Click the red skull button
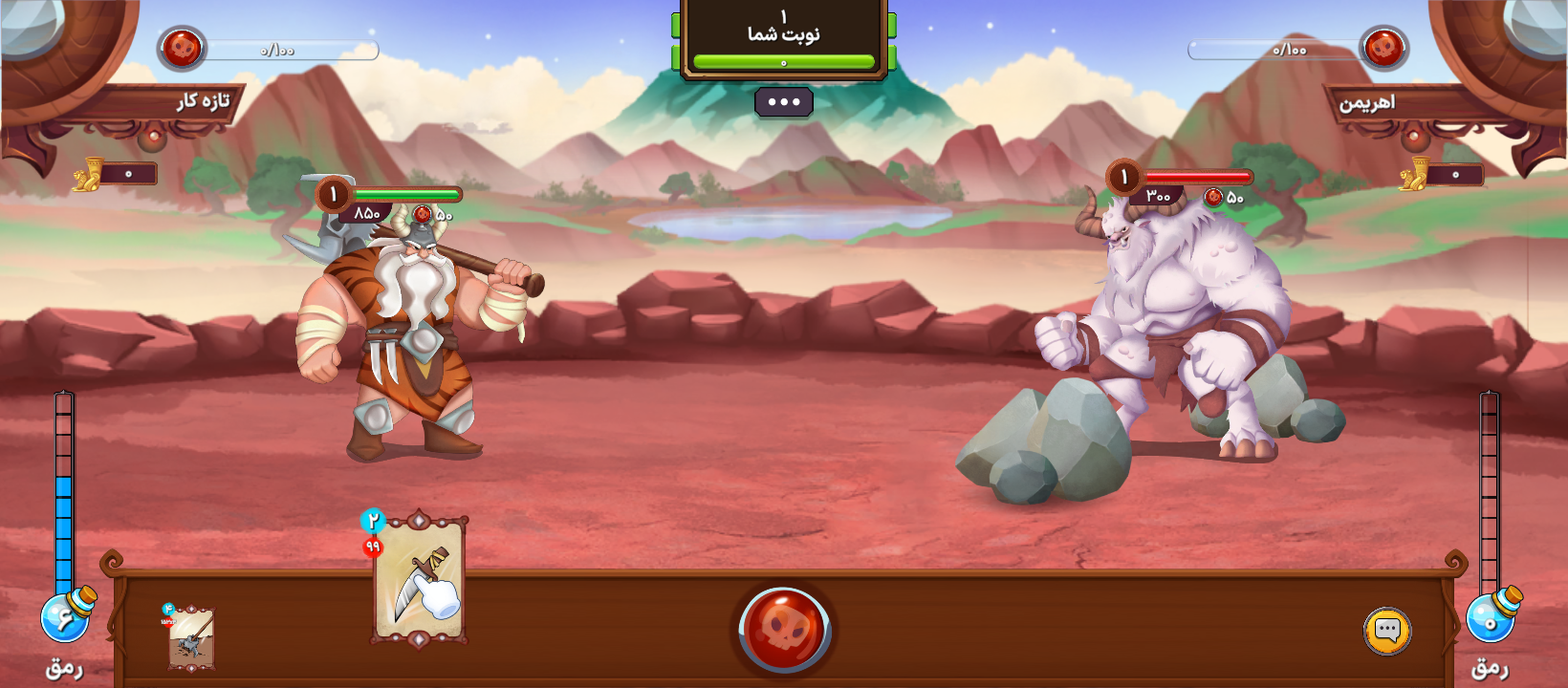Screen dimensions: 1568x688 coord(784,630)
